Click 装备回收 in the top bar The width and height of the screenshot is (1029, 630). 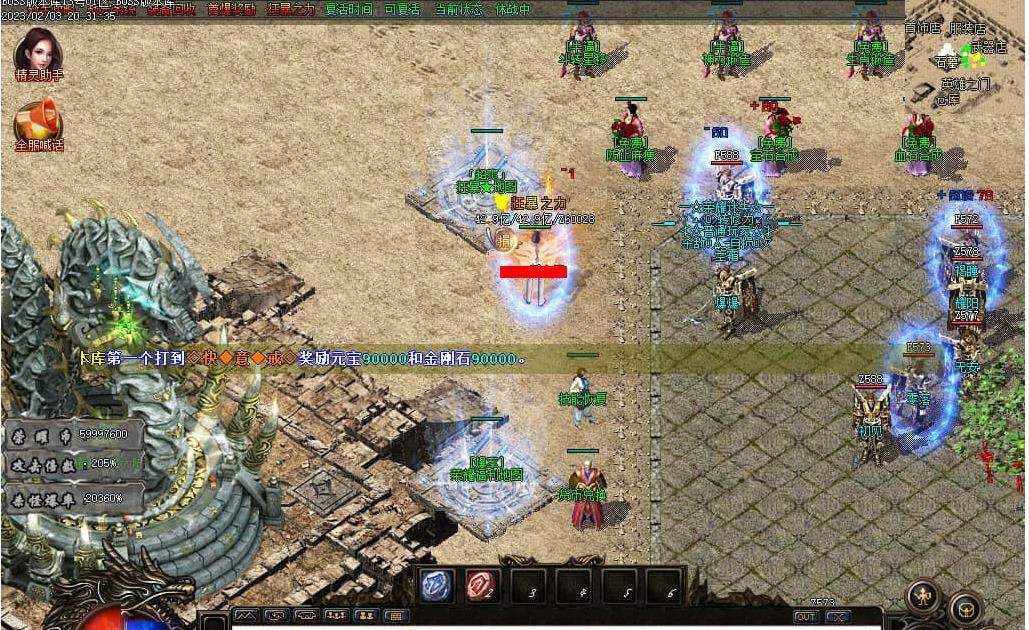(171, 9)
